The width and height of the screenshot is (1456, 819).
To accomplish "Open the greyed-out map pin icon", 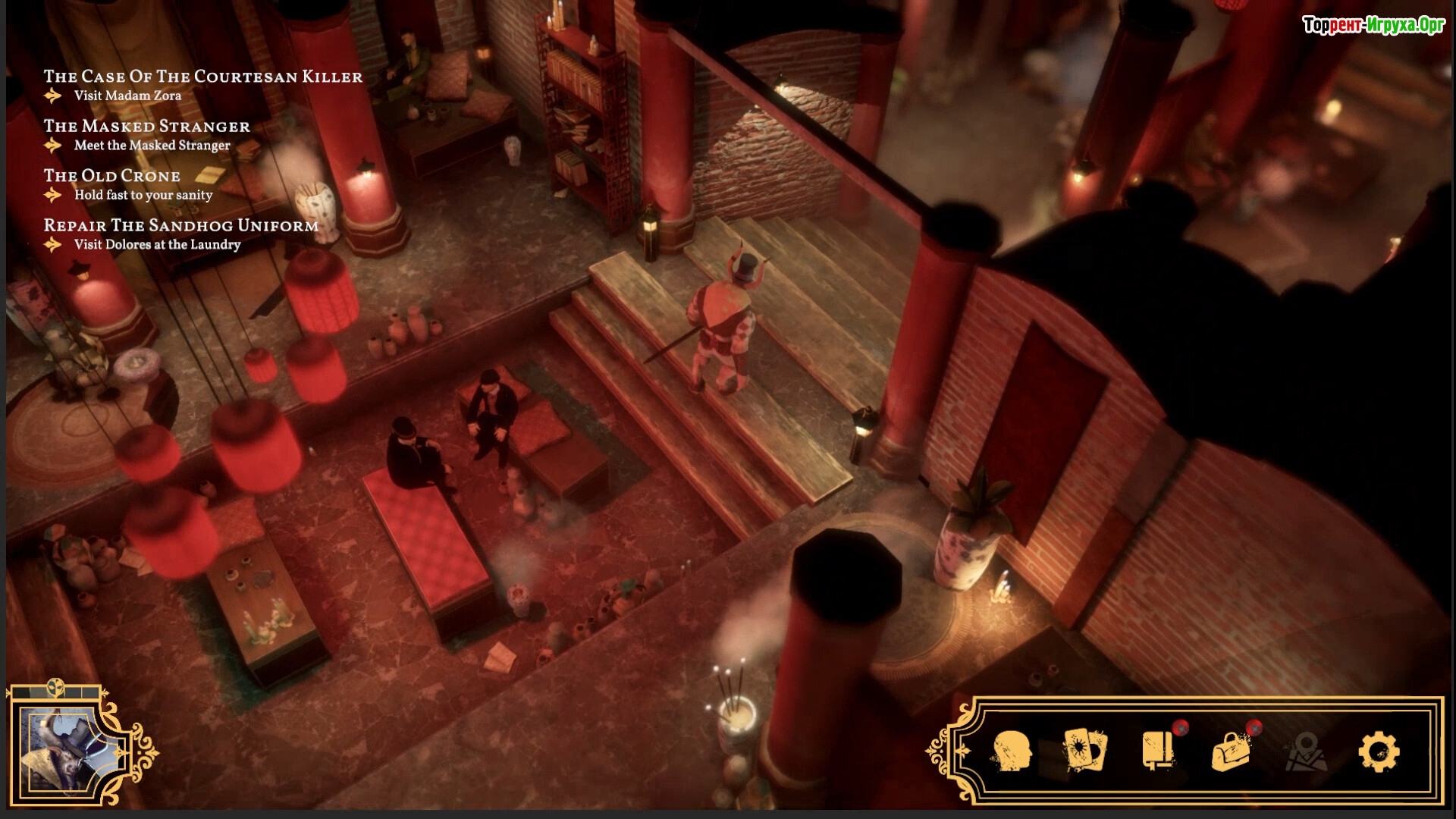I will point(1305,751).
